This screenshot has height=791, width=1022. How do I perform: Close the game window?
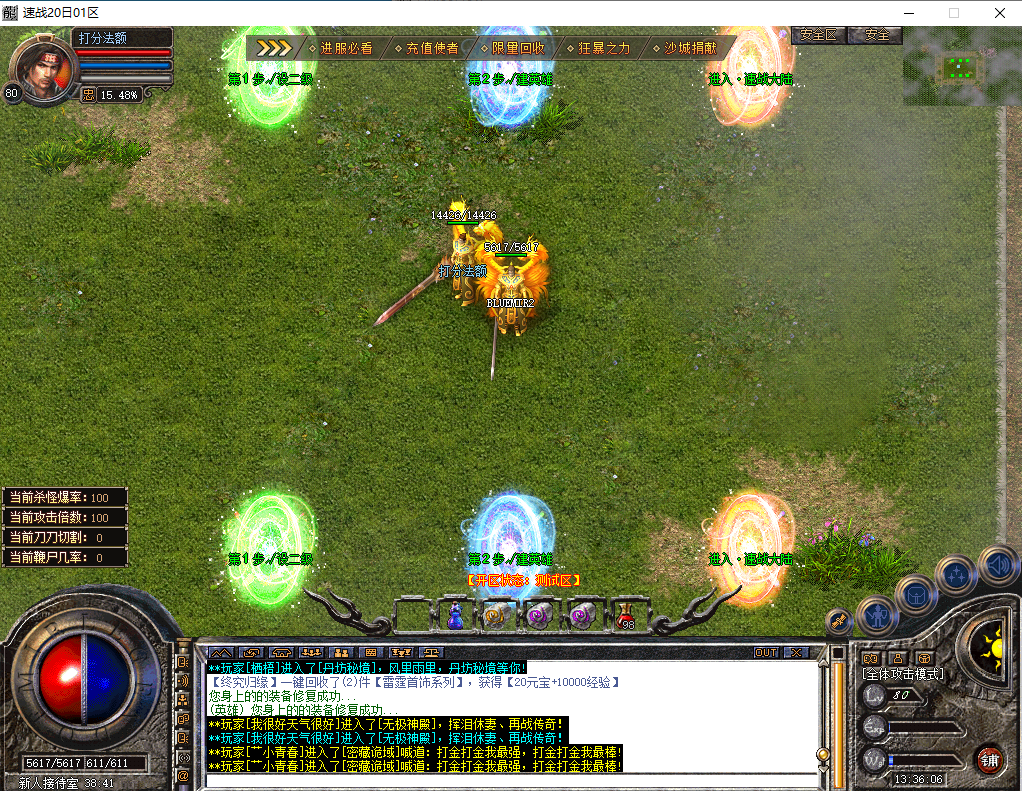[999, 13]
